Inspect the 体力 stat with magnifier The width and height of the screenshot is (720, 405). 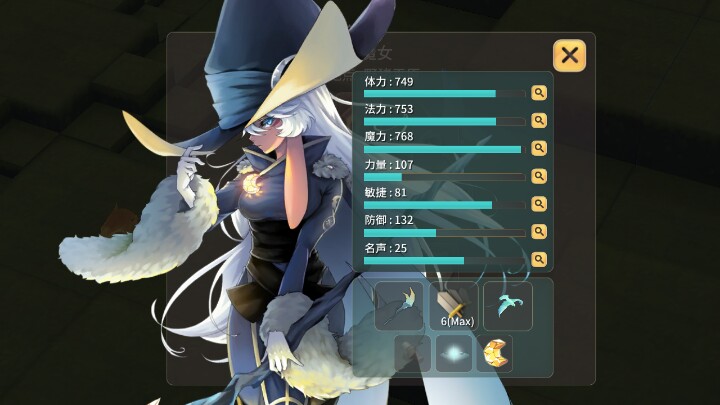539,93
